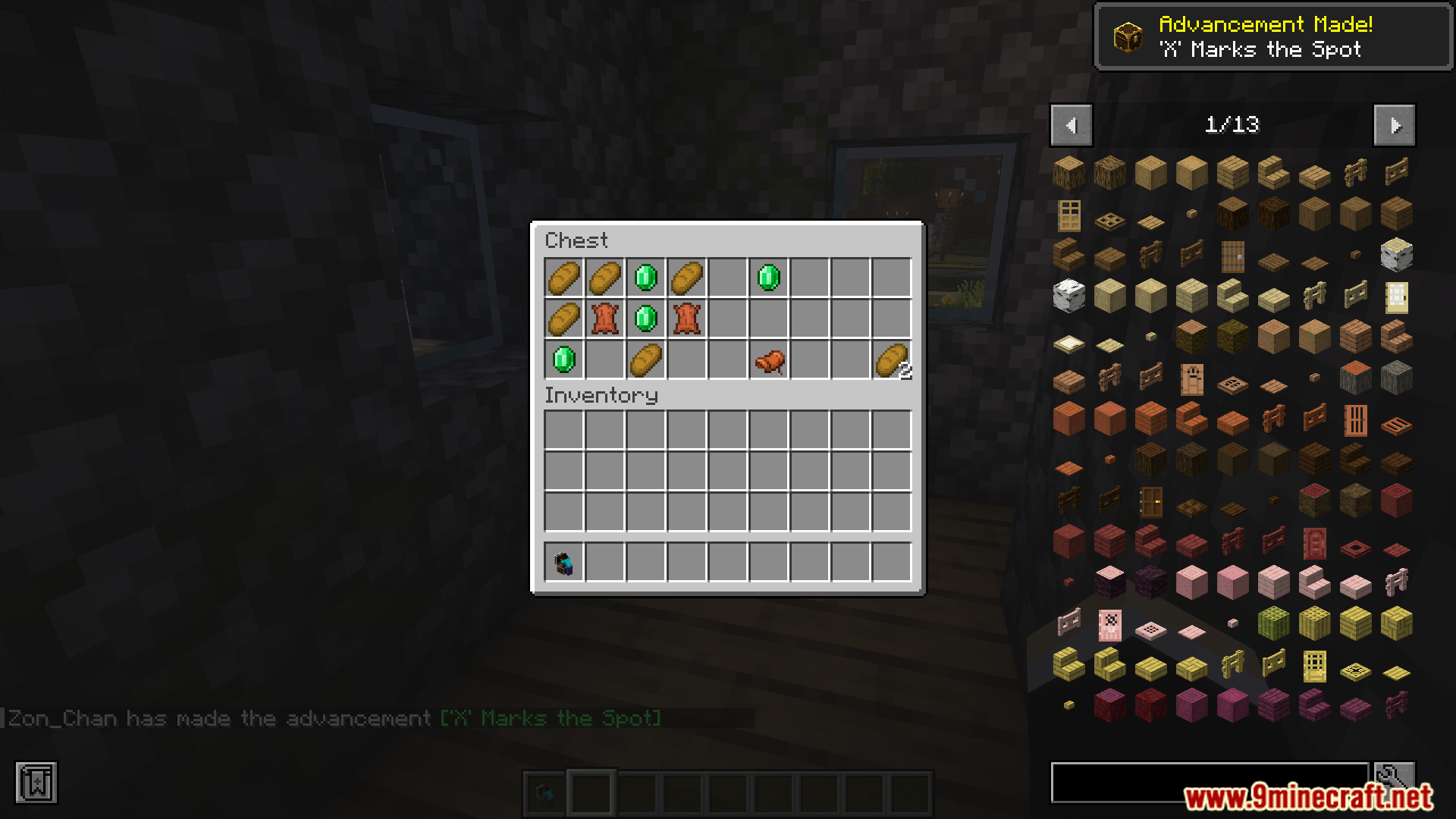Screen dimensions: 1456x819
Task: Grab the name tag item in the chest
Action: point(768,360)
